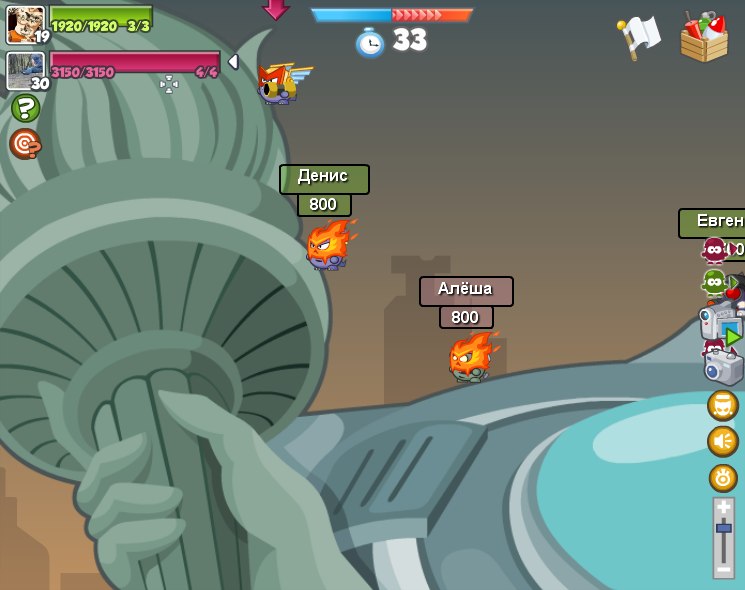Click the orange target hint button
The height and width of the screenshot is (590, 745).
(25, 144)
